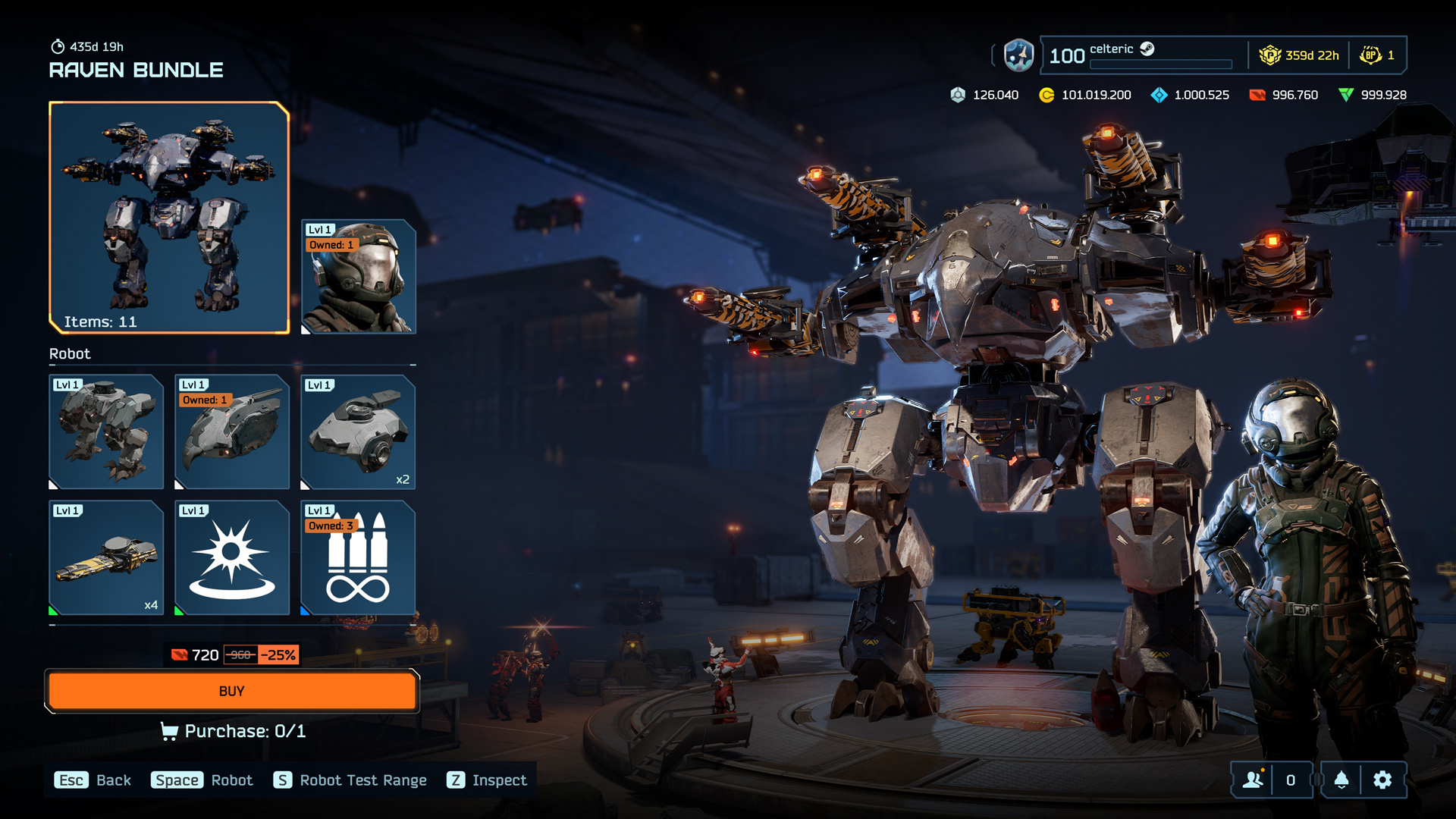Go back with the Back button
Image resolution: width=1456 pixels, height=819 pixels.
pos(93,780)
